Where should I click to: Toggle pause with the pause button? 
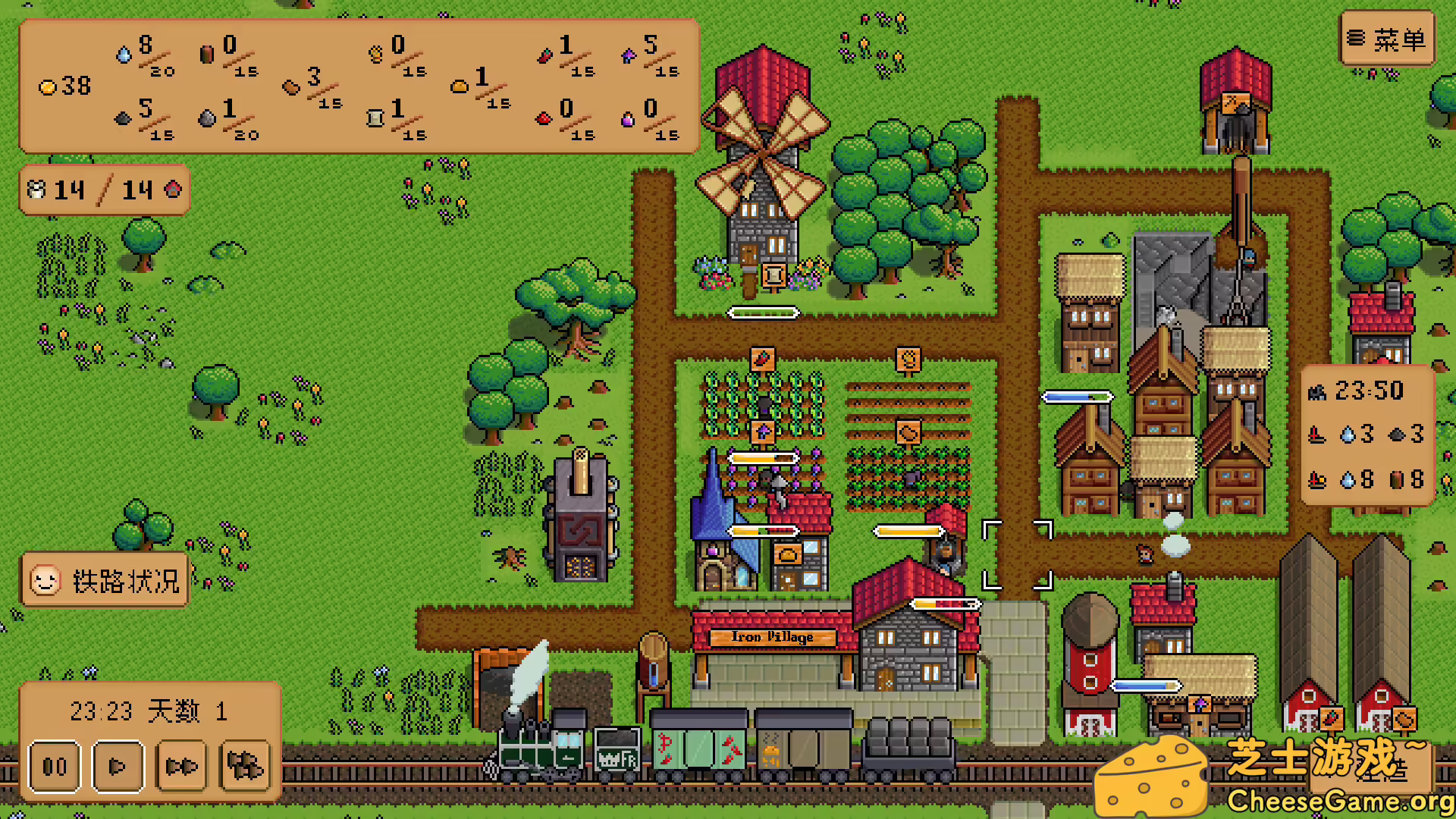point(54,767)
